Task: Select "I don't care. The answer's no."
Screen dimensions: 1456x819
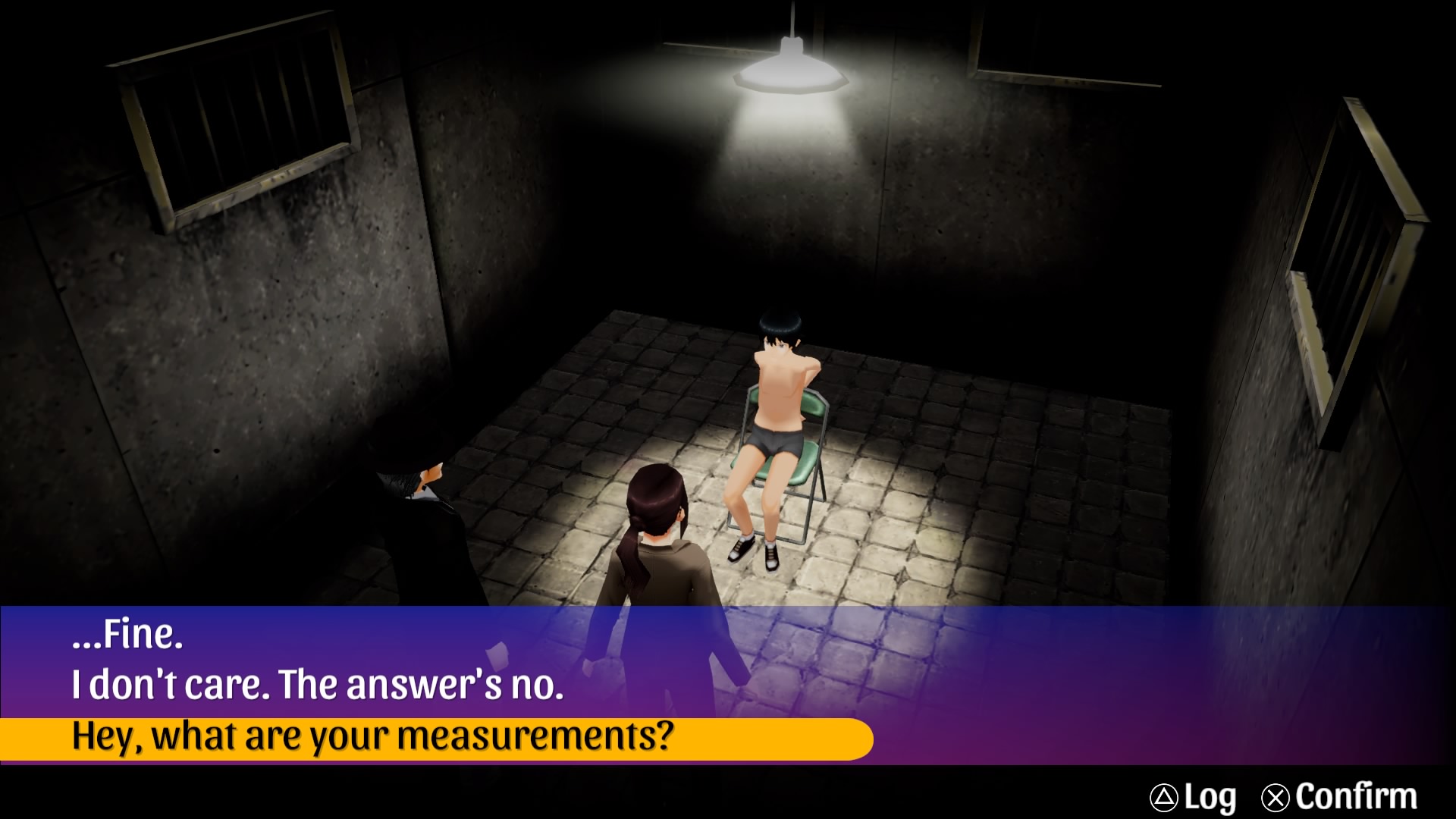Action: point(318,686)
